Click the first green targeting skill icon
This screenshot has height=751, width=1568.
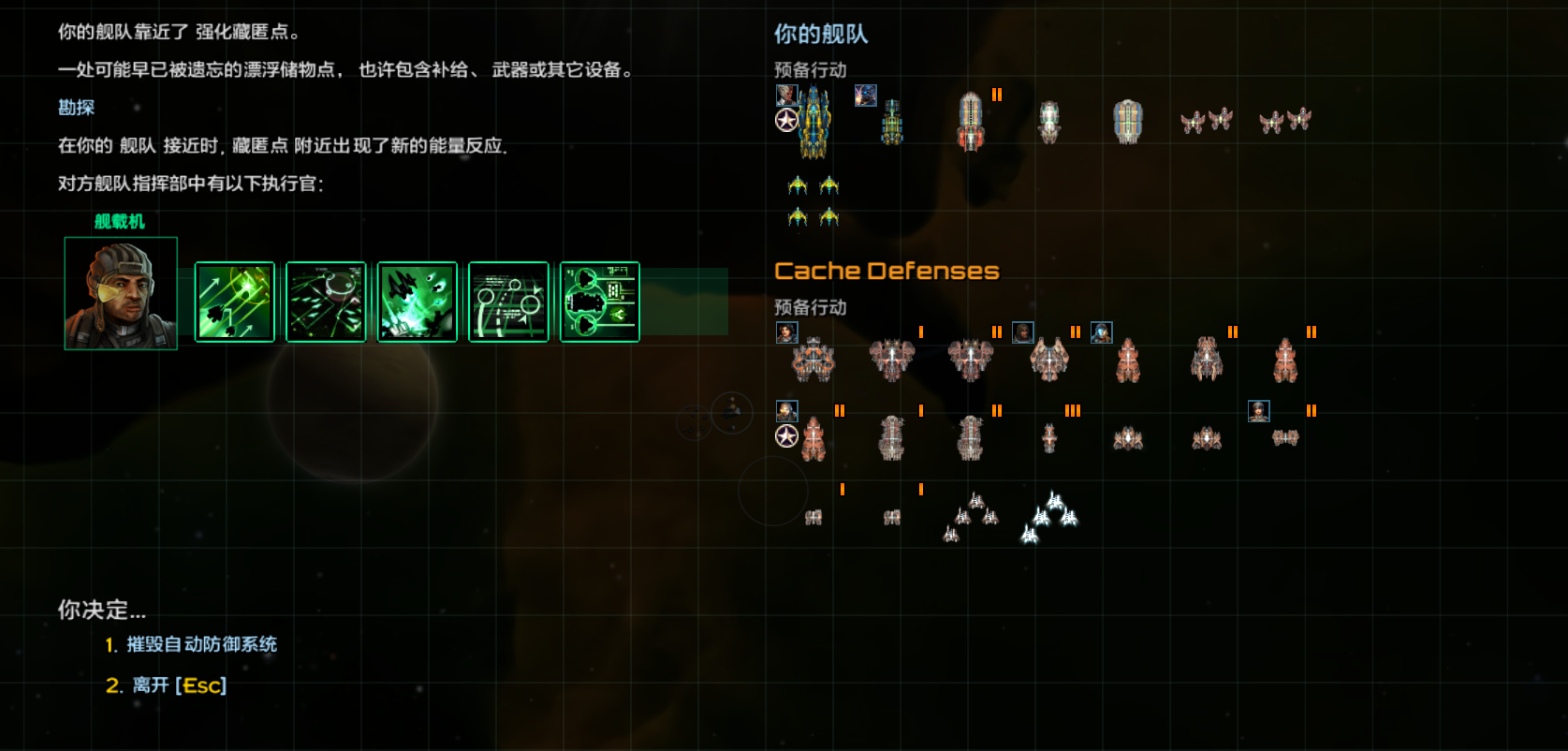tap(233, 302)
